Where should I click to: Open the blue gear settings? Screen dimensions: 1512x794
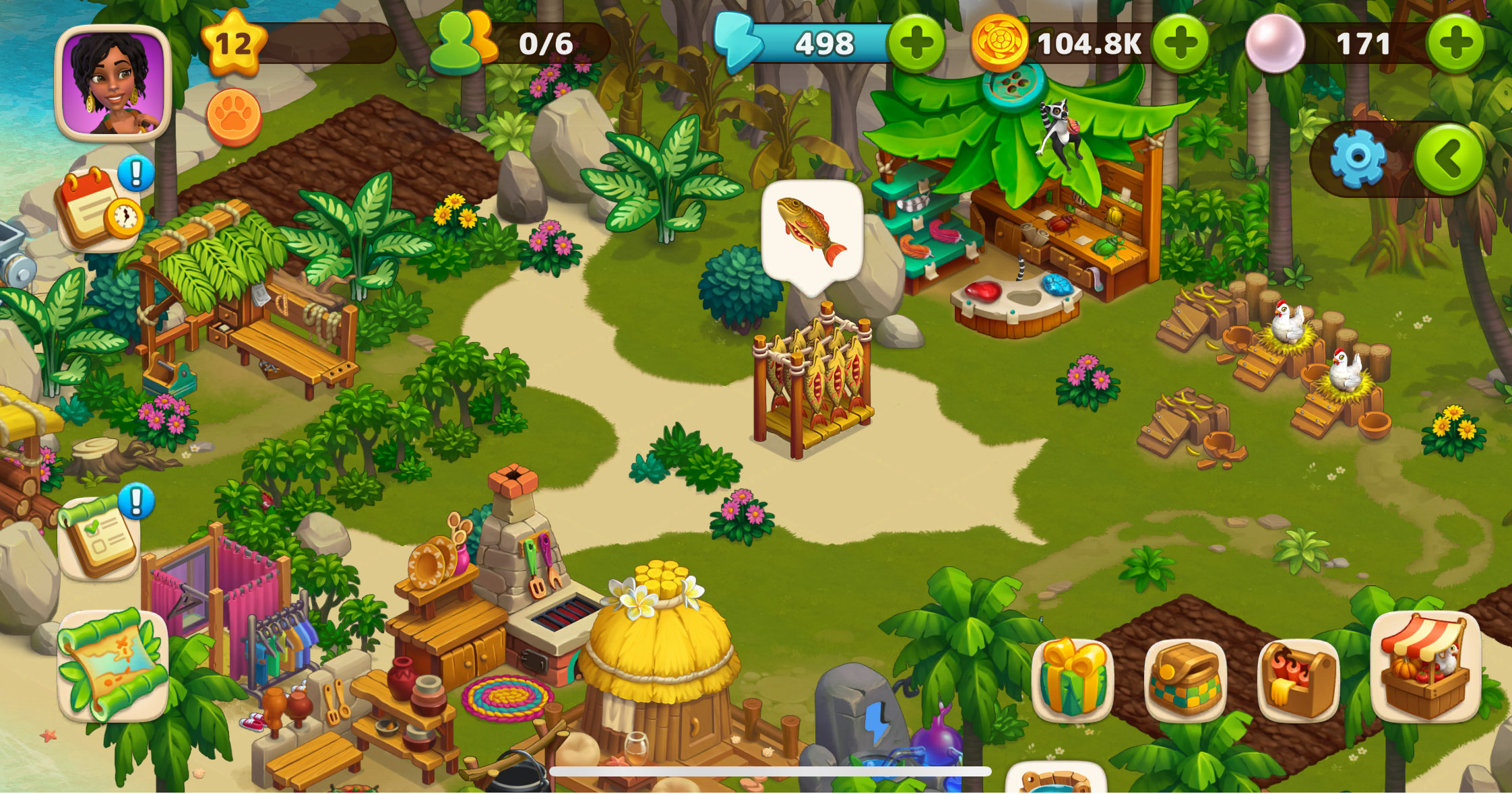coord(1358,159)
